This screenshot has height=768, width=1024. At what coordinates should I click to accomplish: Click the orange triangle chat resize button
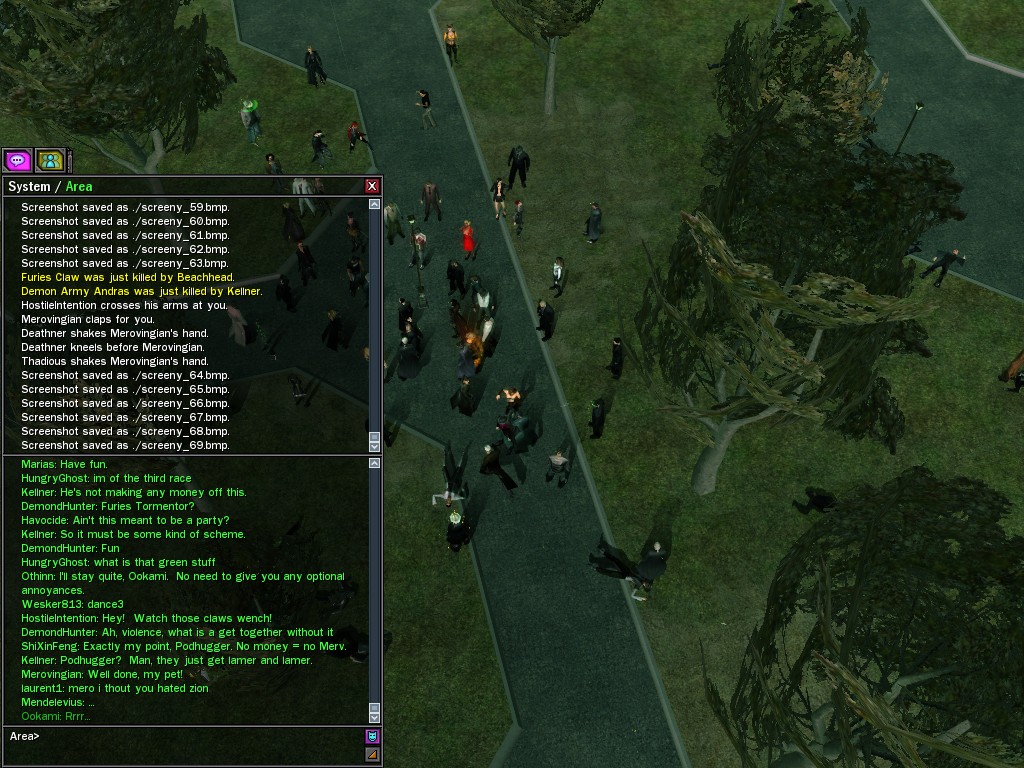[x=372, y=754]
